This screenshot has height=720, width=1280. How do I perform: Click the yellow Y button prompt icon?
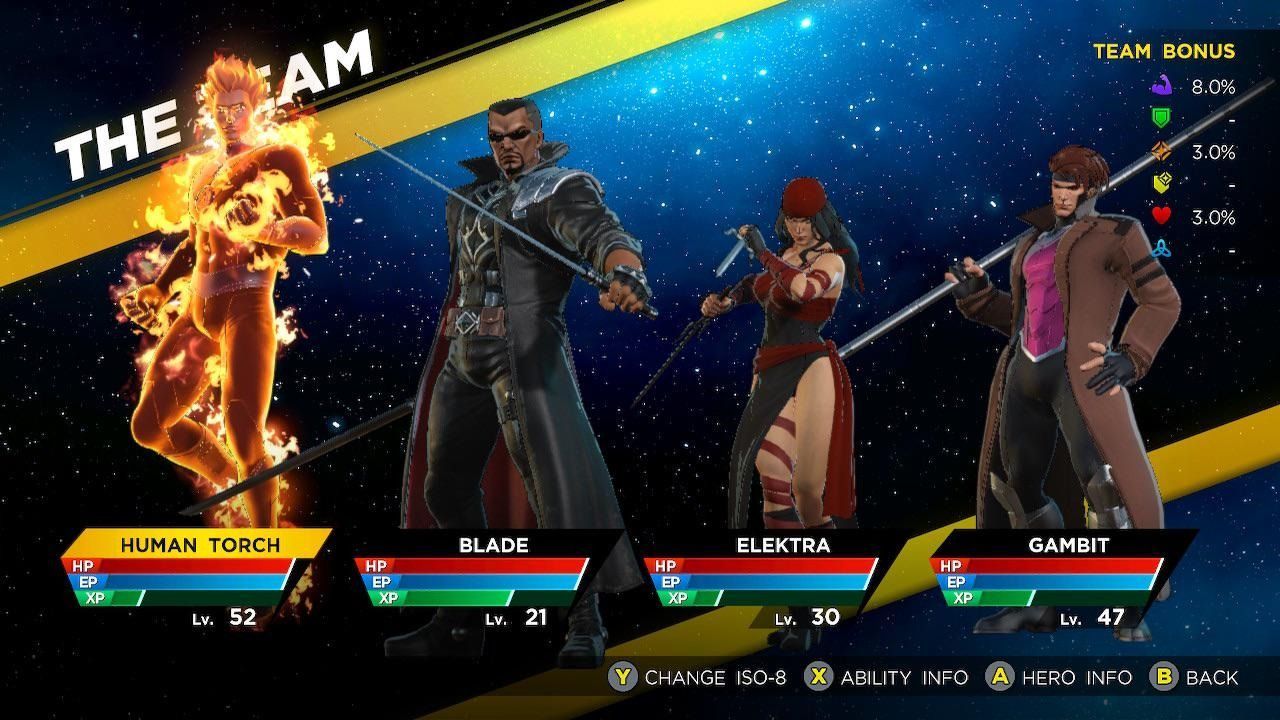click(624, 677)
